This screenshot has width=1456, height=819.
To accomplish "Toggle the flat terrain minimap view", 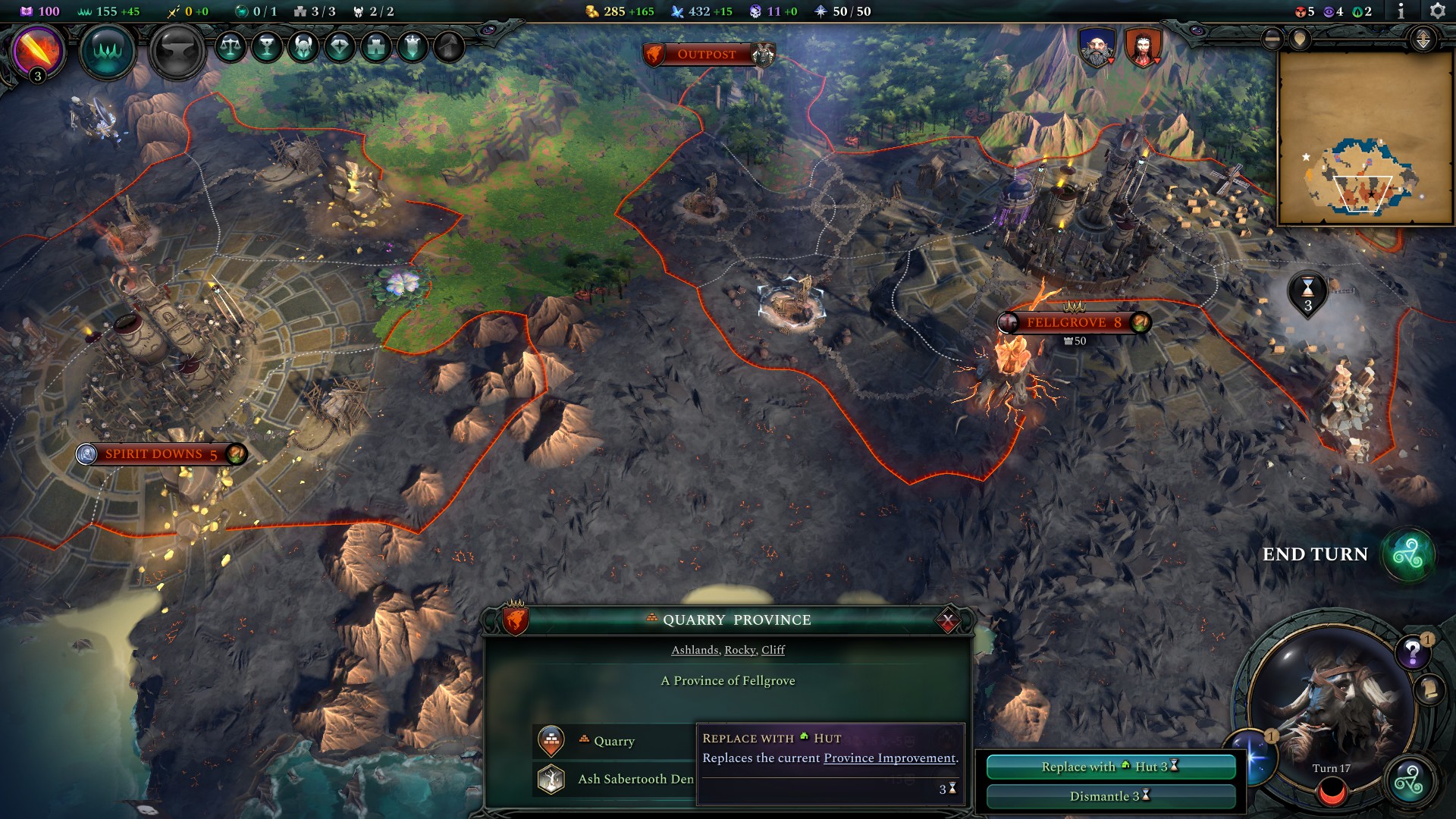I will [1272, 38].
